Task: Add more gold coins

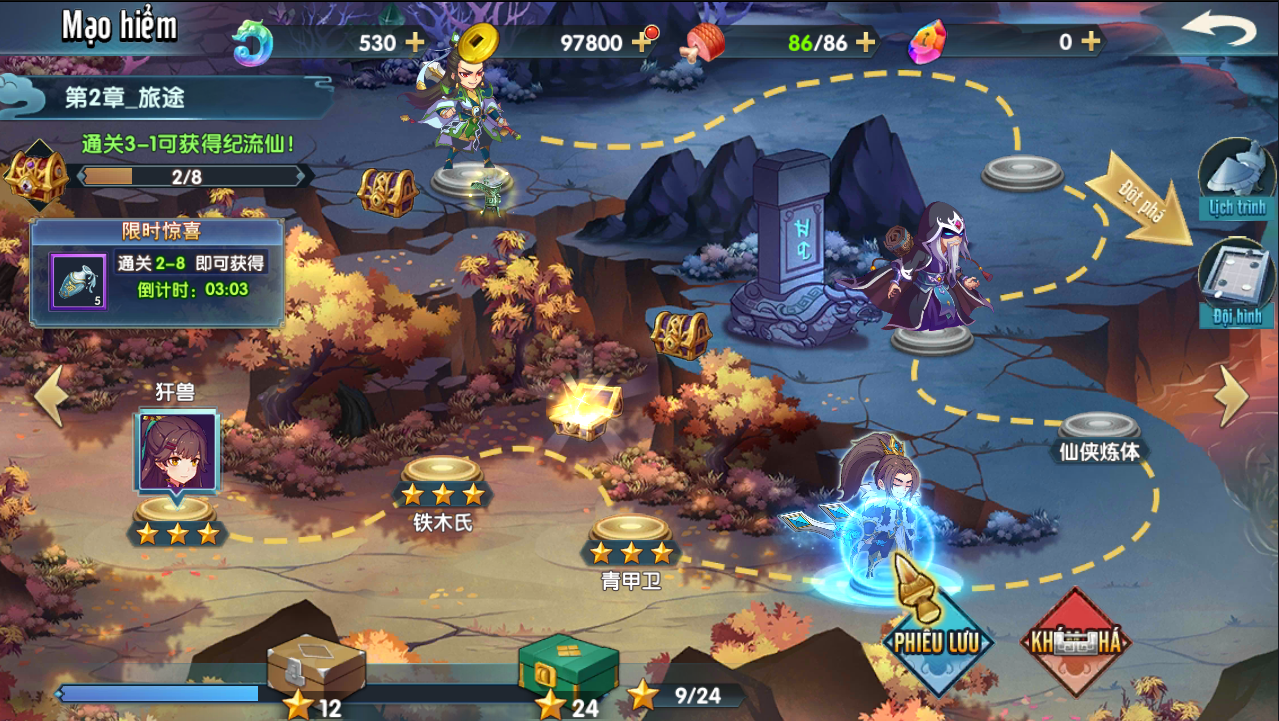Action: click(640, 42)
